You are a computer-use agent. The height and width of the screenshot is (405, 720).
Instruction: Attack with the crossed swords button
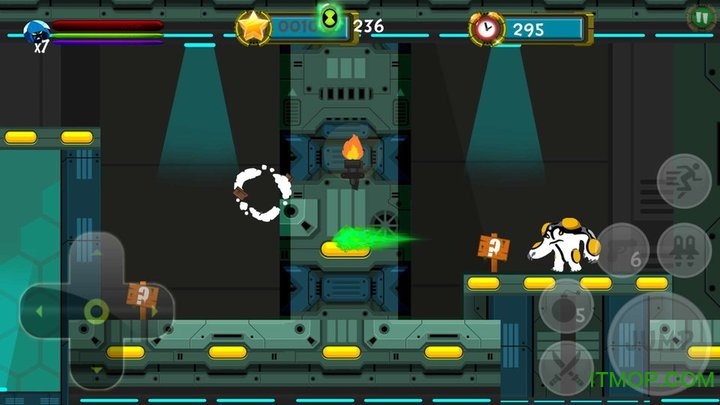[x=567, y=368]
